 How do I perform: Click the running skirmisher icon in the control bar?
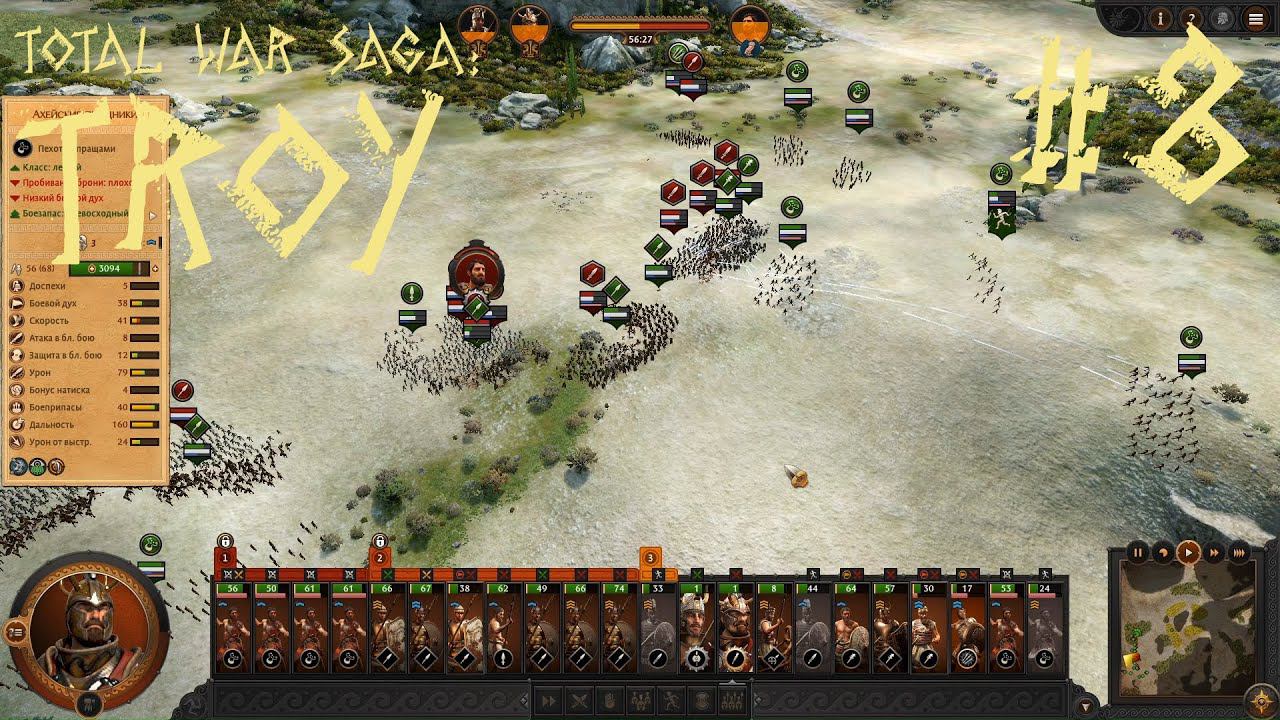click(x=670, y=700)
